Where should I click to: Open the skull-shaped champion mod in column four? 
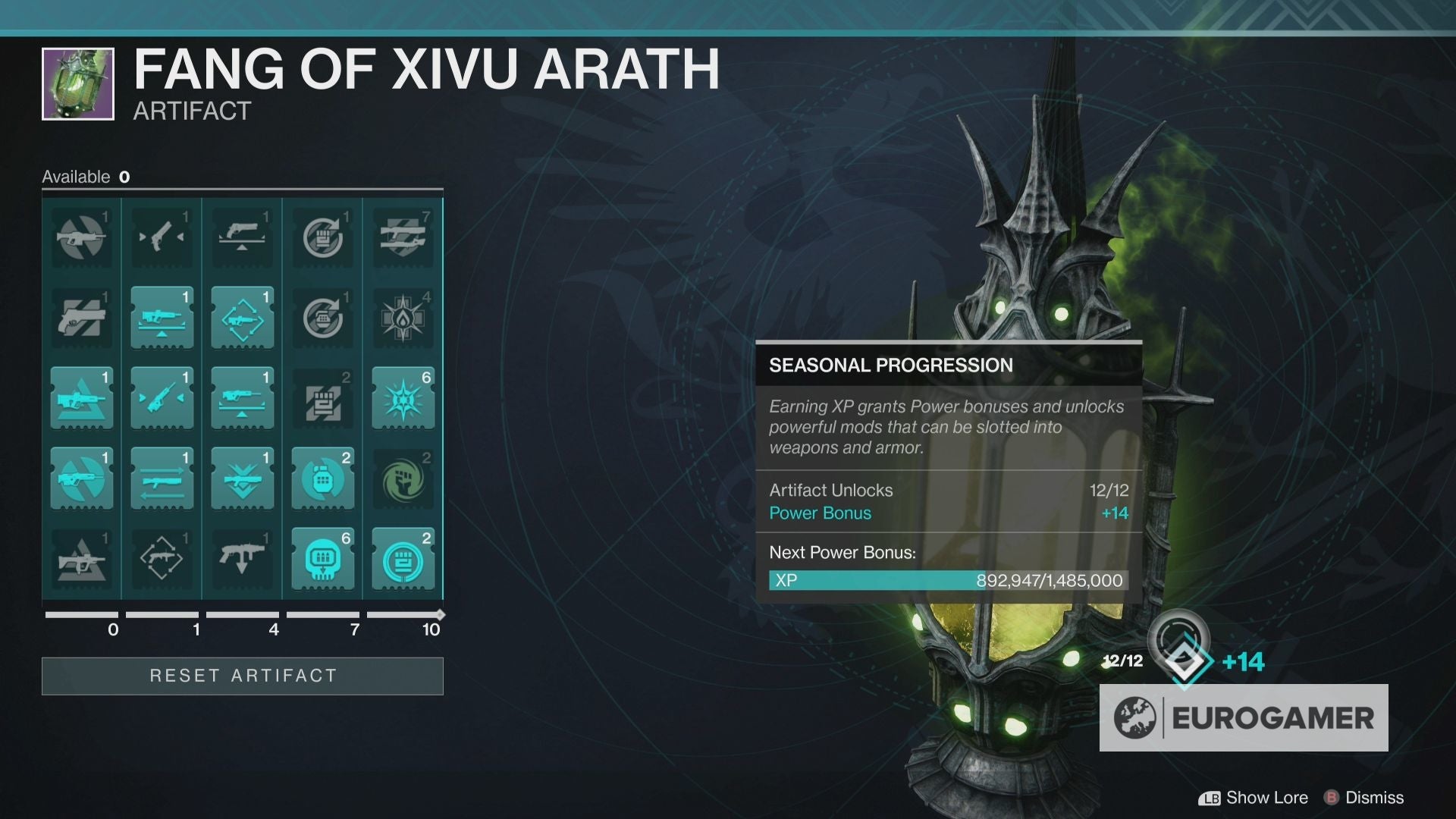coord(322,560)
